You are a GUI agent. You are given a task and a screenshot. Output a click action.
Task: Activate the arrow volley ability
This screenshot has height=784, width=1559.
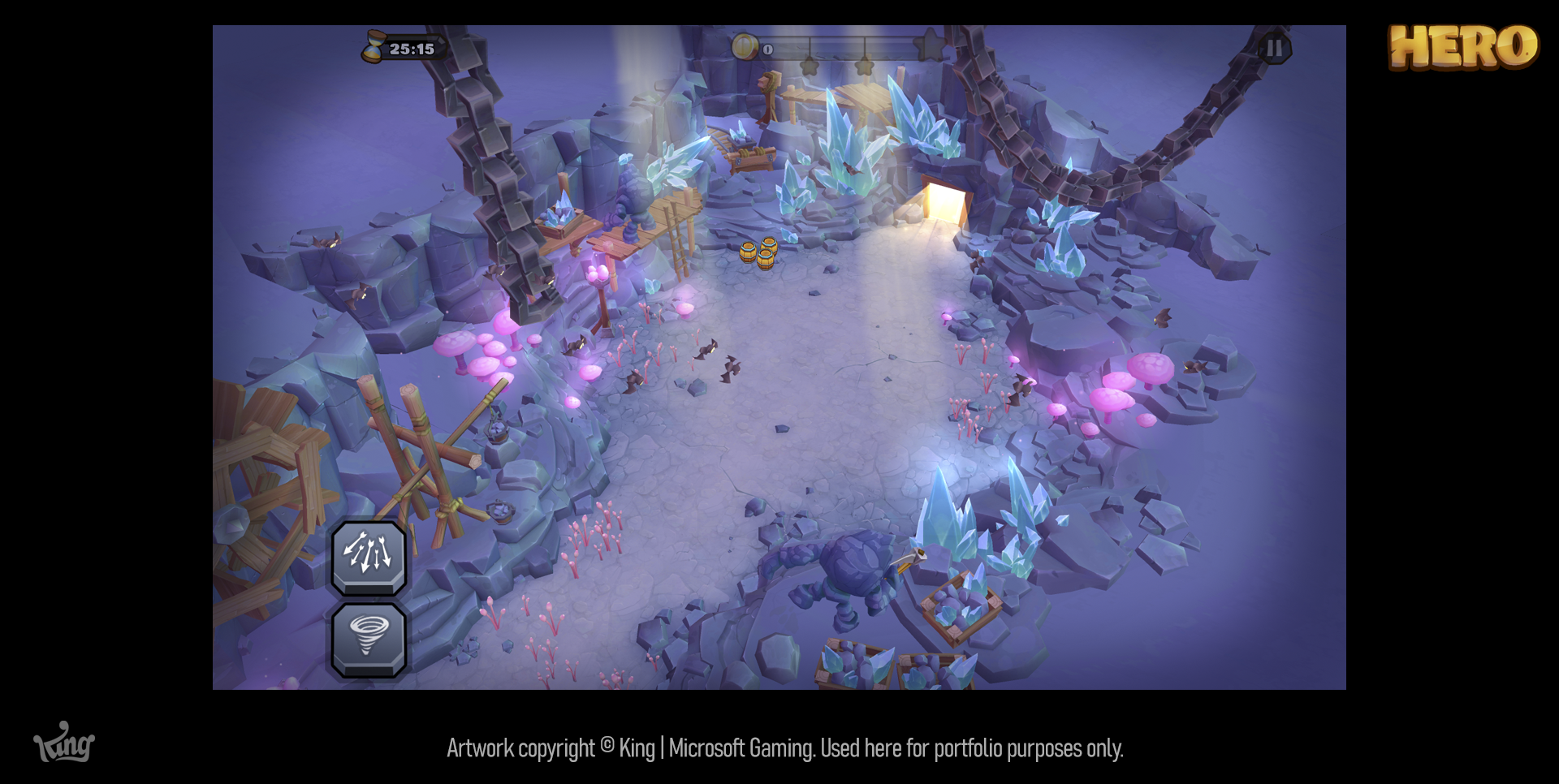(x=369, y=556)
